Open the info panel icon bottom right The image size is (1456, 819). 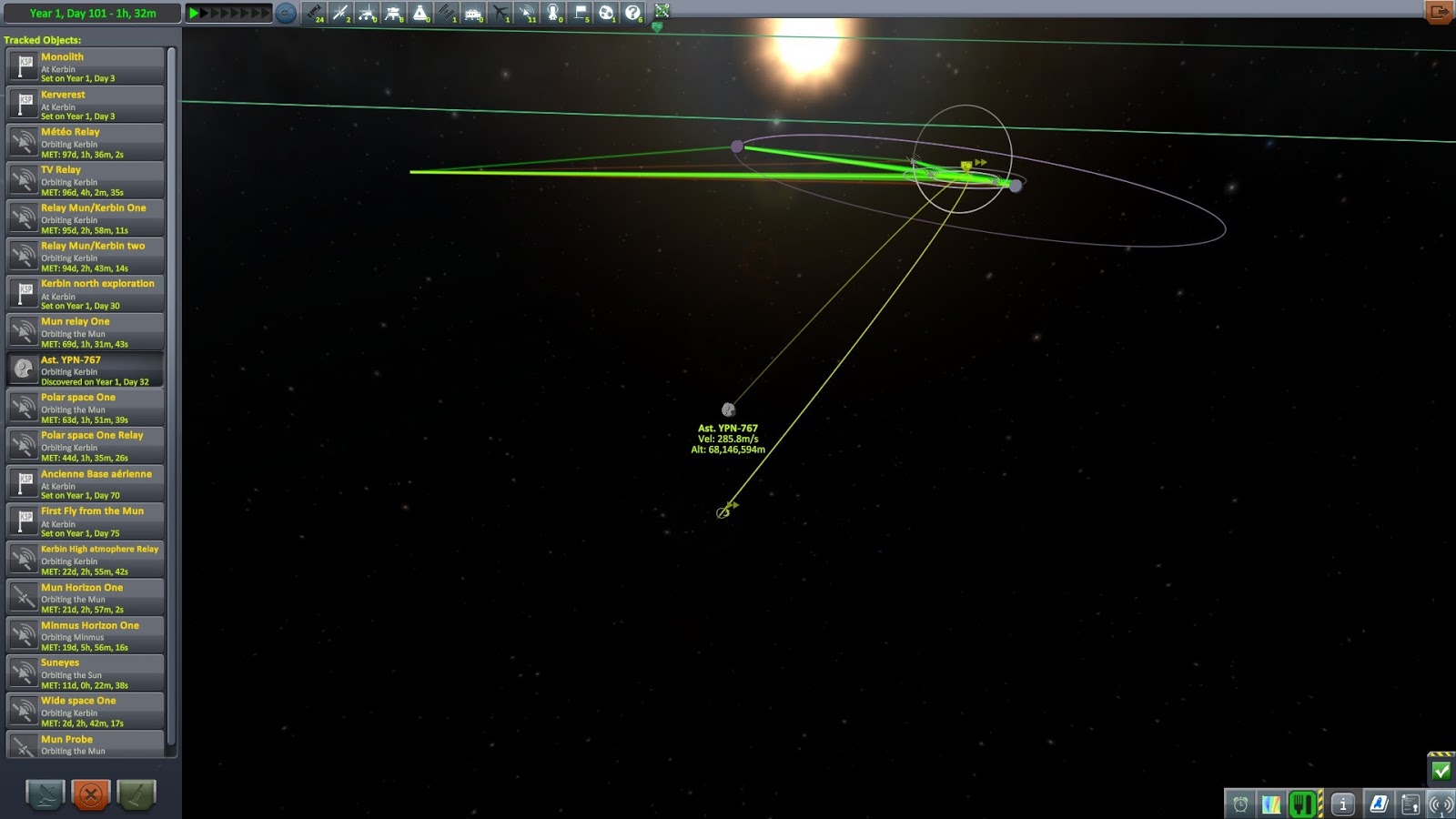click(1343, 804)
